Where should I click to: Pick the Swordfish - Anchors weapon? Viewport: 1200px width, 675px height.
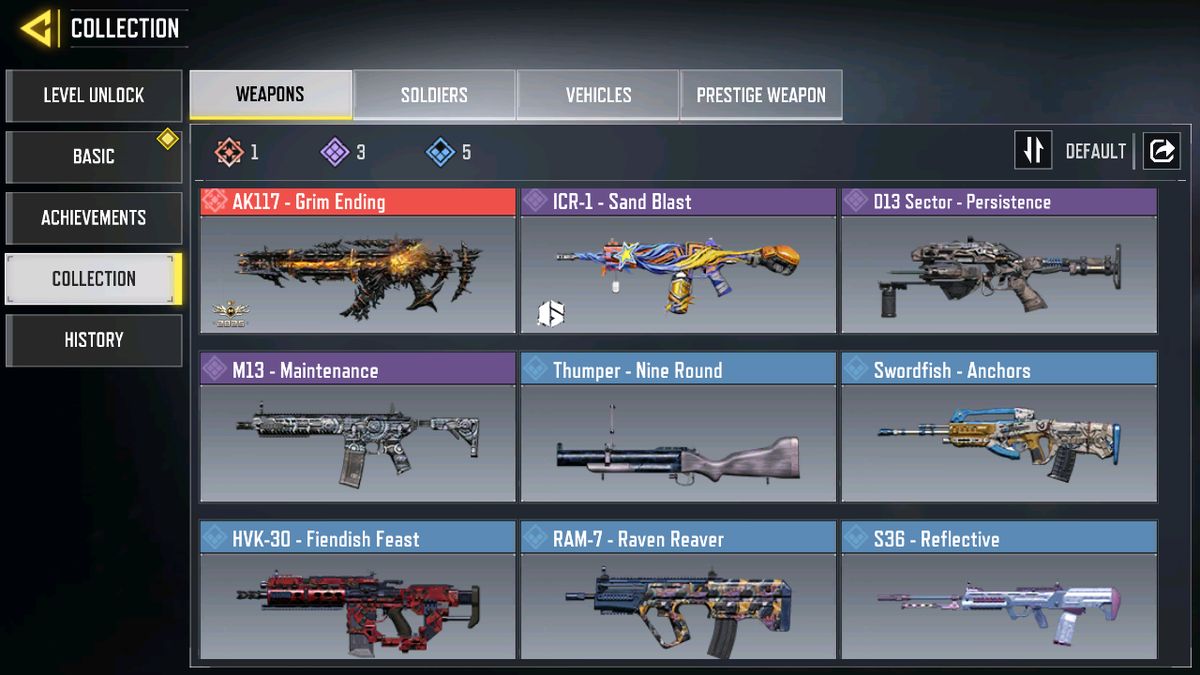pyautogui.click(x=999, y=430)
